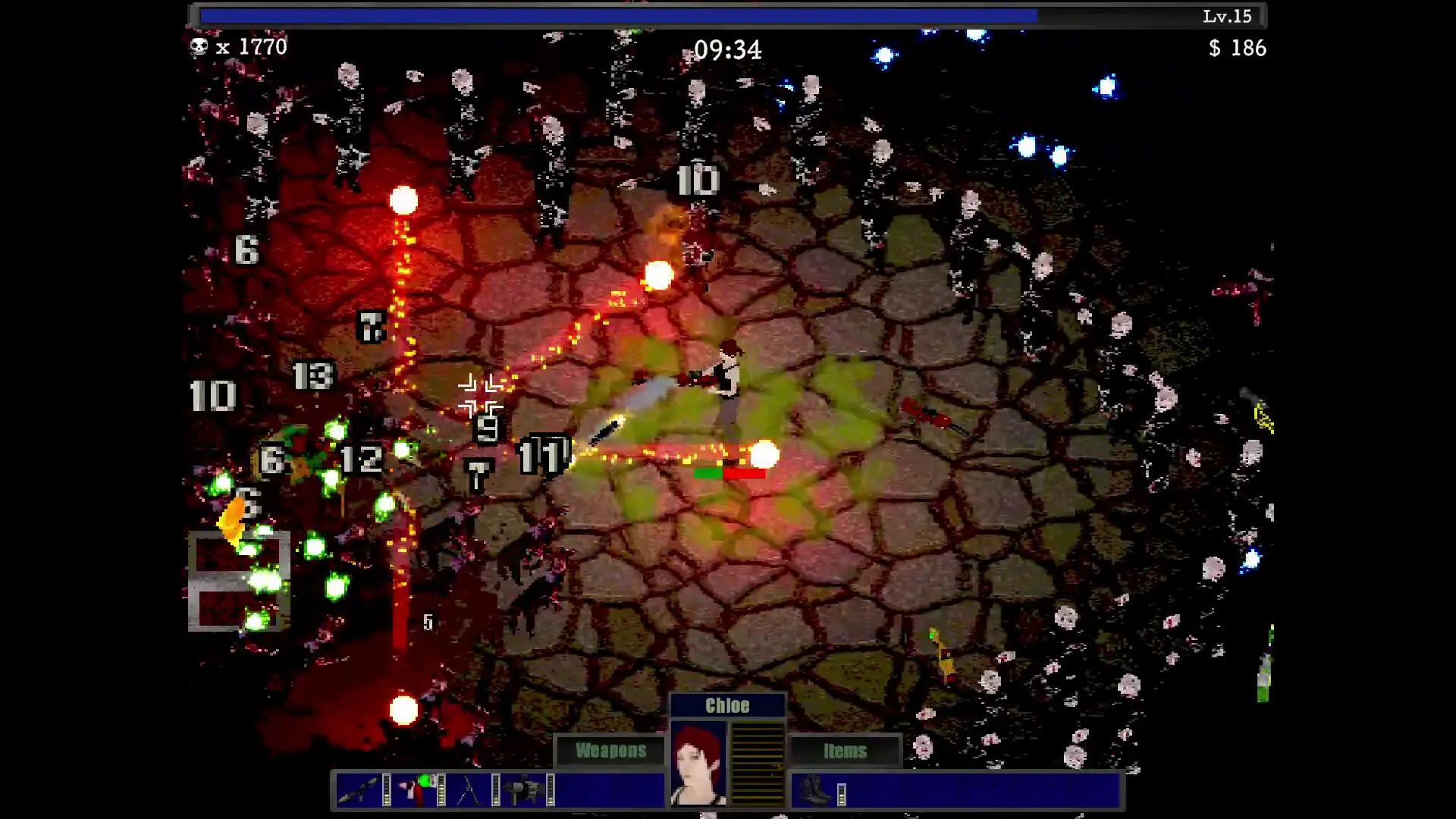Click the Chloe name label
The height and width of the screenshot is (819, 1456).
[727, 704]
